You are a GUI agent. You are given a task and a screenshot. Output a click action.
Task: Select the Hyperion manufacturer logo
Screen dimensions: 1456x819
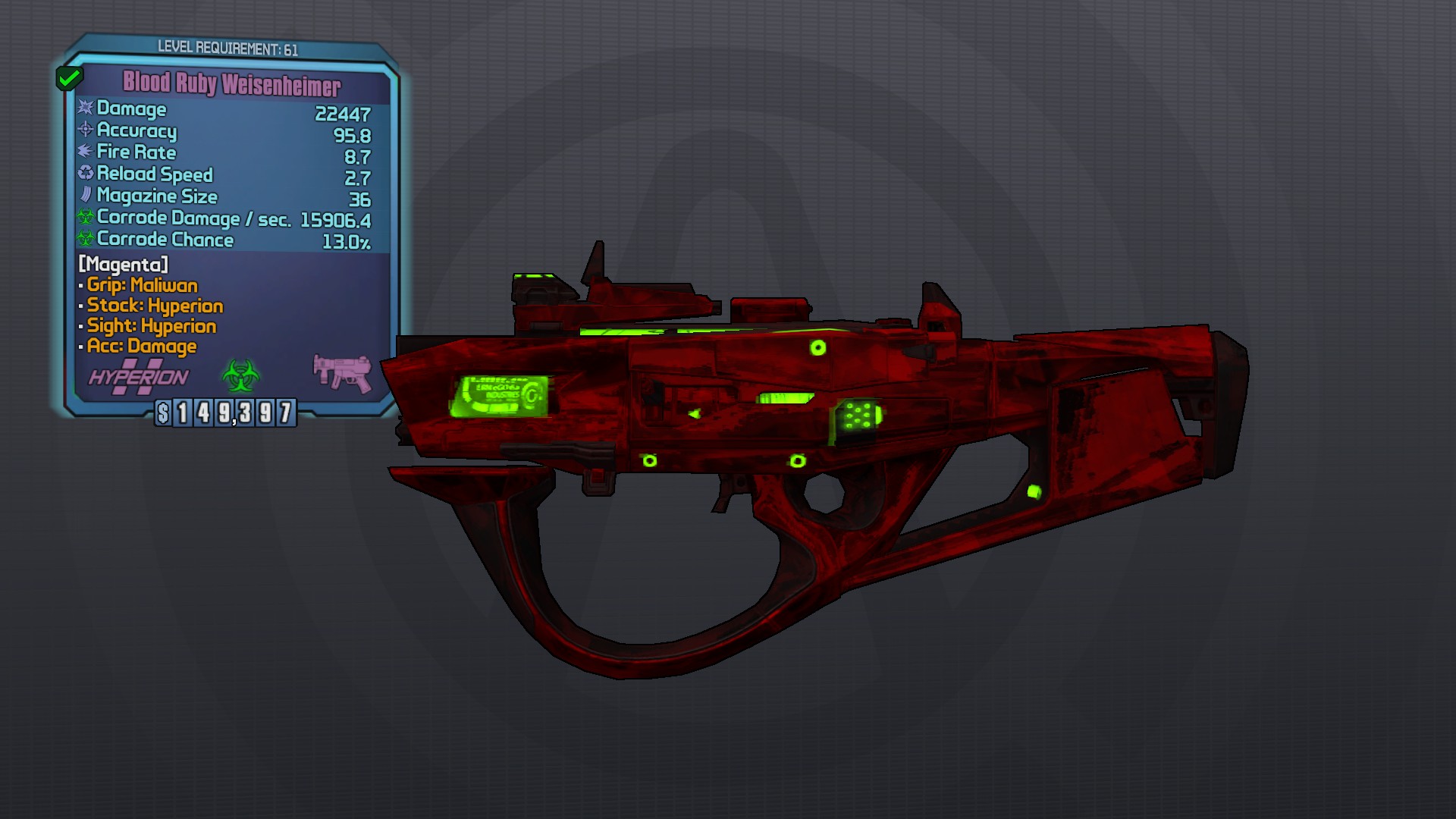point(139,377)
